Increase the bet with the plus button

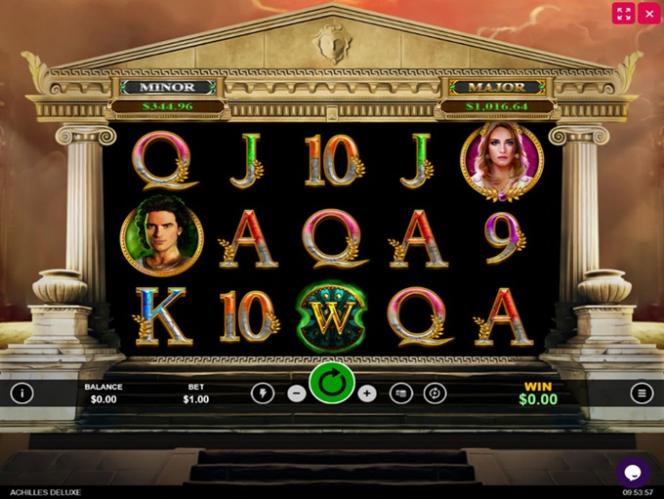367,393
